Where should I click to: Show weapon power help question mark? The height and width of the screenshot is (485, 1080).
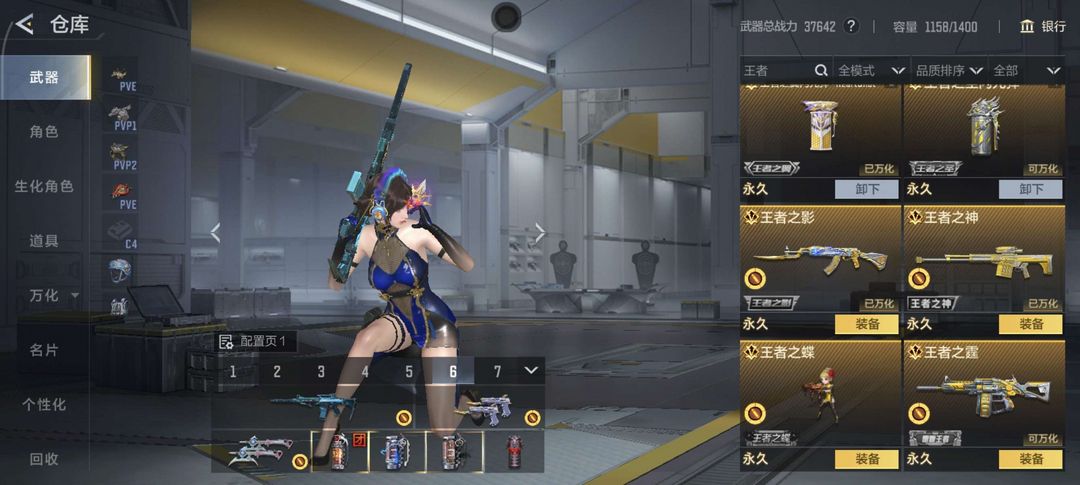(851, 27)
